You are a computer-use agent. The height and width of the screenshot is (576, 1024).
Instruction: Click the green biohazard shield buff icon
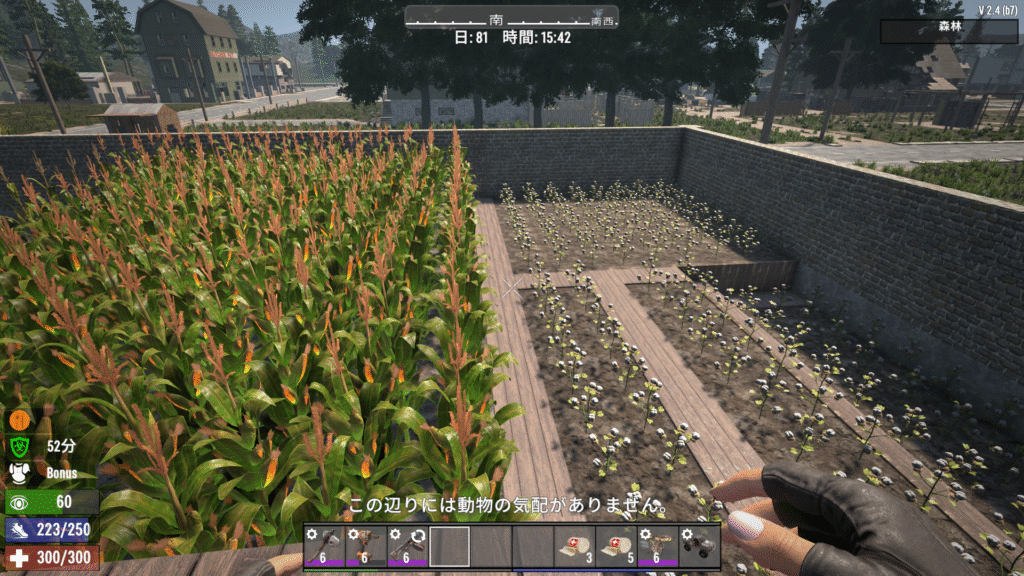(x=20, y=446)
